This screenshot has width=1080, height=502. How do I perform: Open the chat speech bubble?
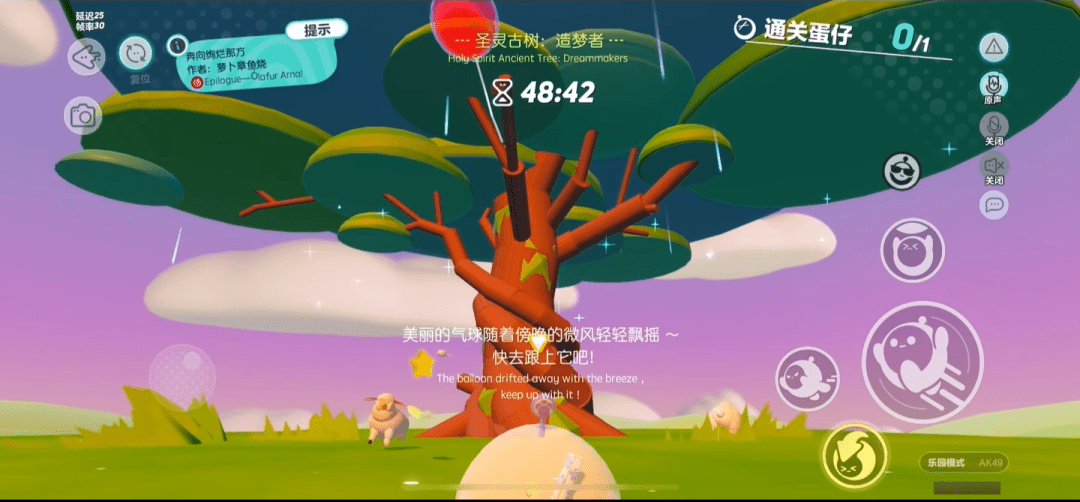994,205
